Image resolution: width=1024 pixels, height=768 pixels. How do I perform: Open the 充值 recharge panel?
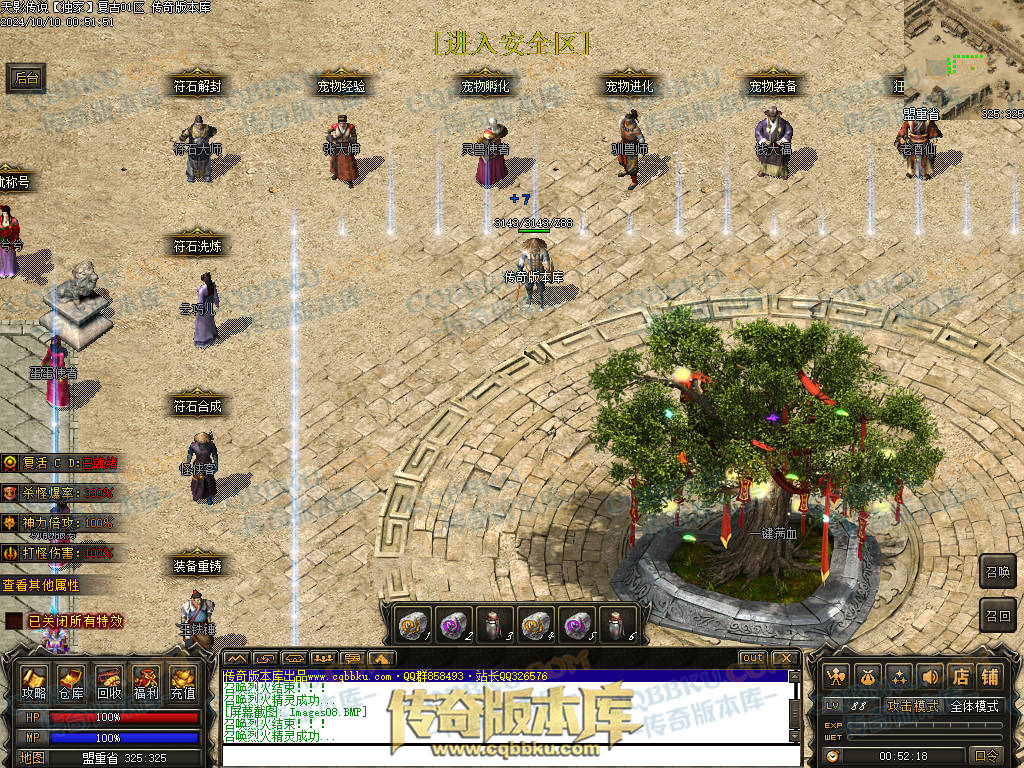[x=183, y=682]
